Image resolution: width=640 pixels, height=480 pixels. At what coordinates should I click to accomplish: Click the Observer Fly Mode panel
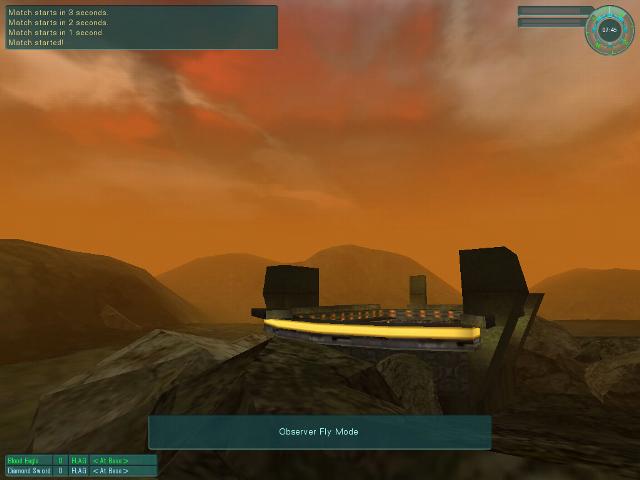coord(319,432)
